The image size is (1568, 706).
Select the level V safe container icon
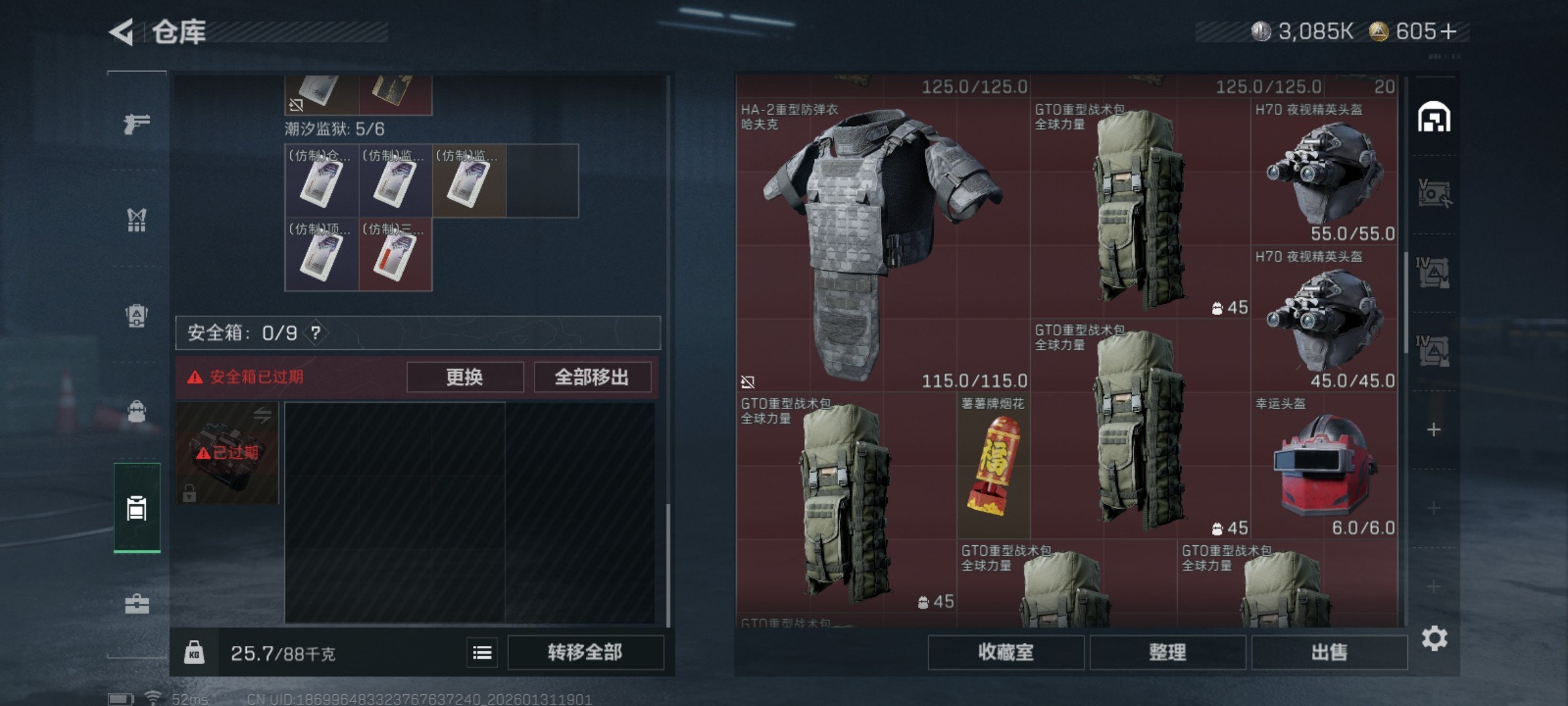pos(1434,191)
